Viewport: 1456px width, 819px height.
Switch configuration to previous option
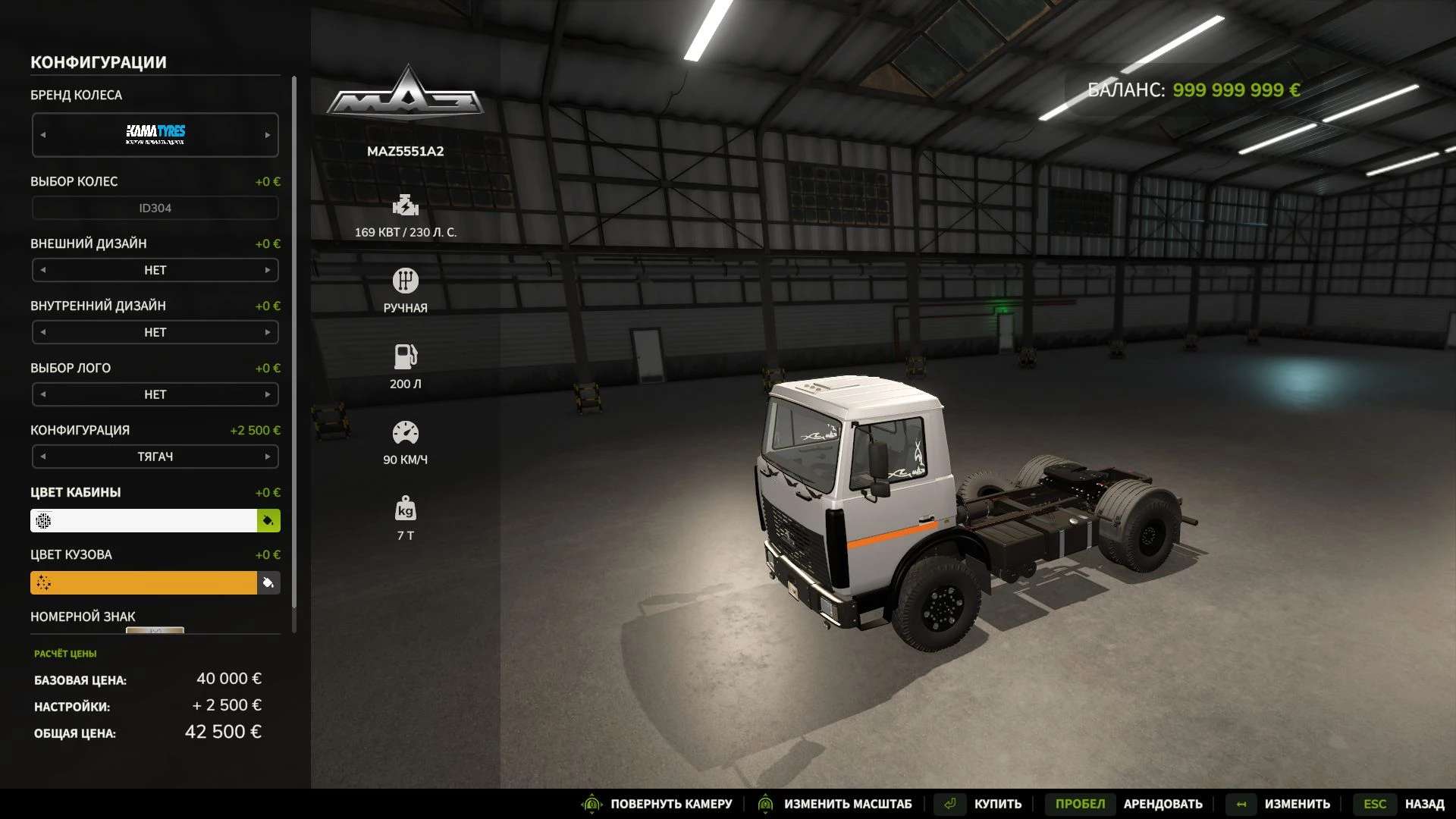43,457
